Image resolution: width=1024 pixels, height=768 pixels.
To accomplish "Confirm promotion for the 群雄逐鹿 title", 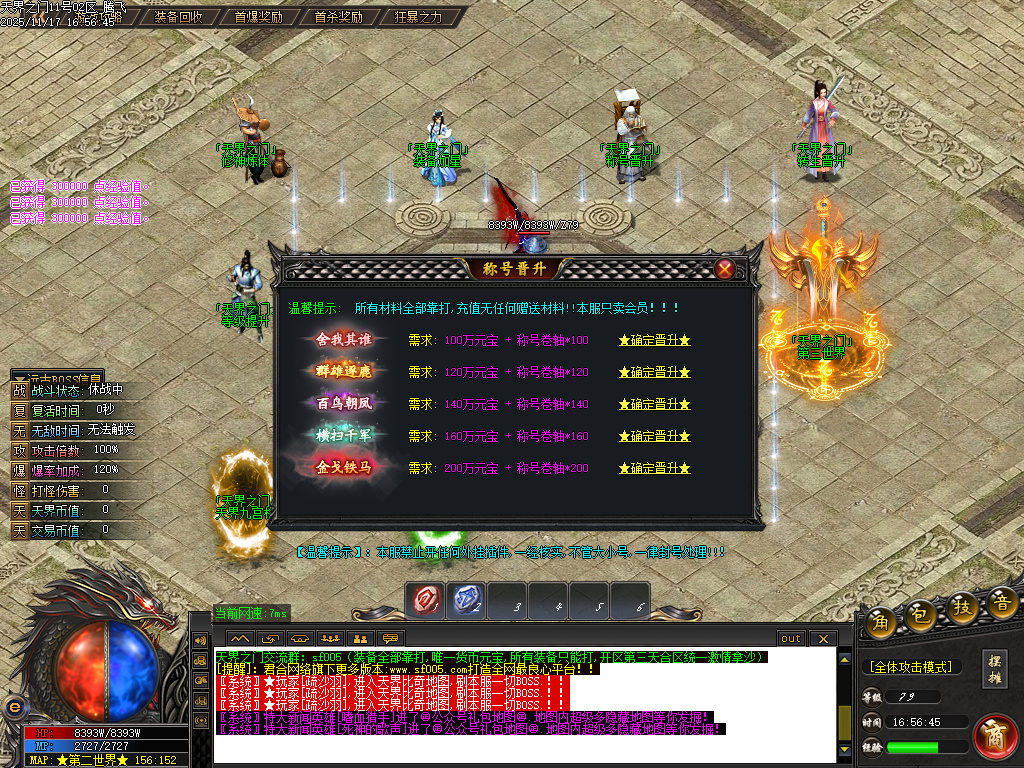I will 655,372.
